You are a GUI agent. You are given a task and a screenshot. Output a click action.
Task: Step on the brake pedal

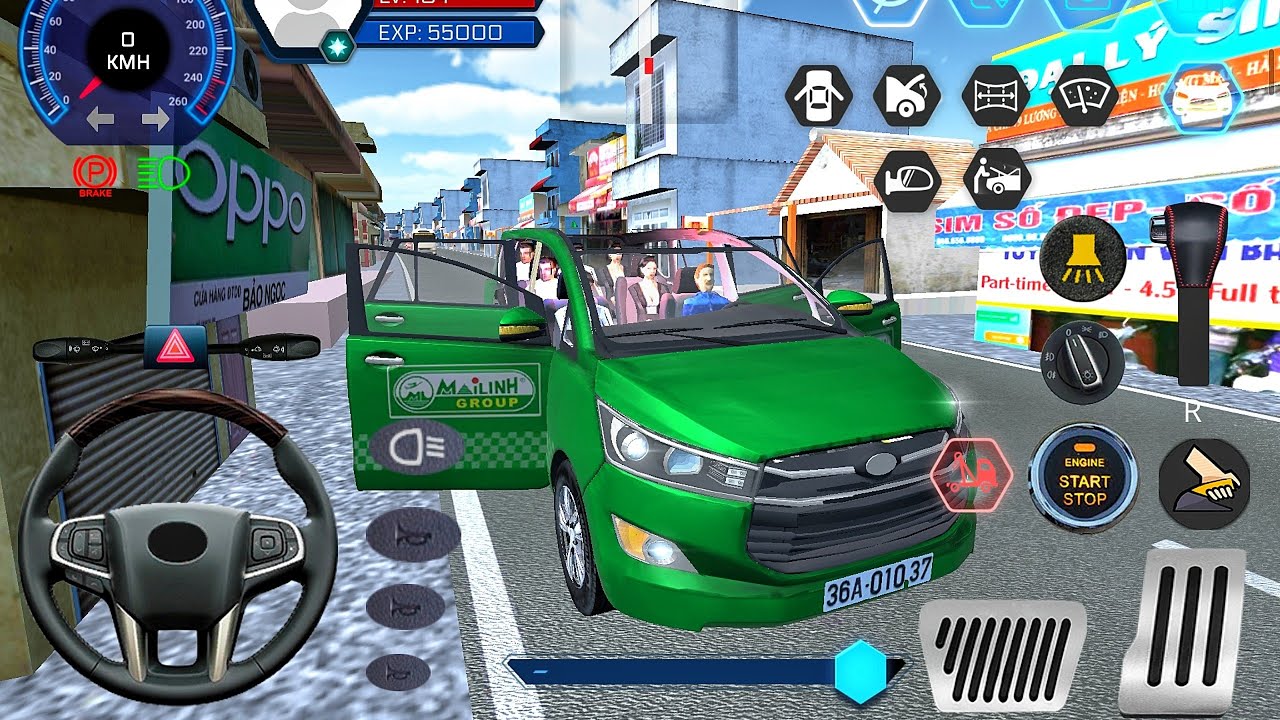click(1001, 656)
